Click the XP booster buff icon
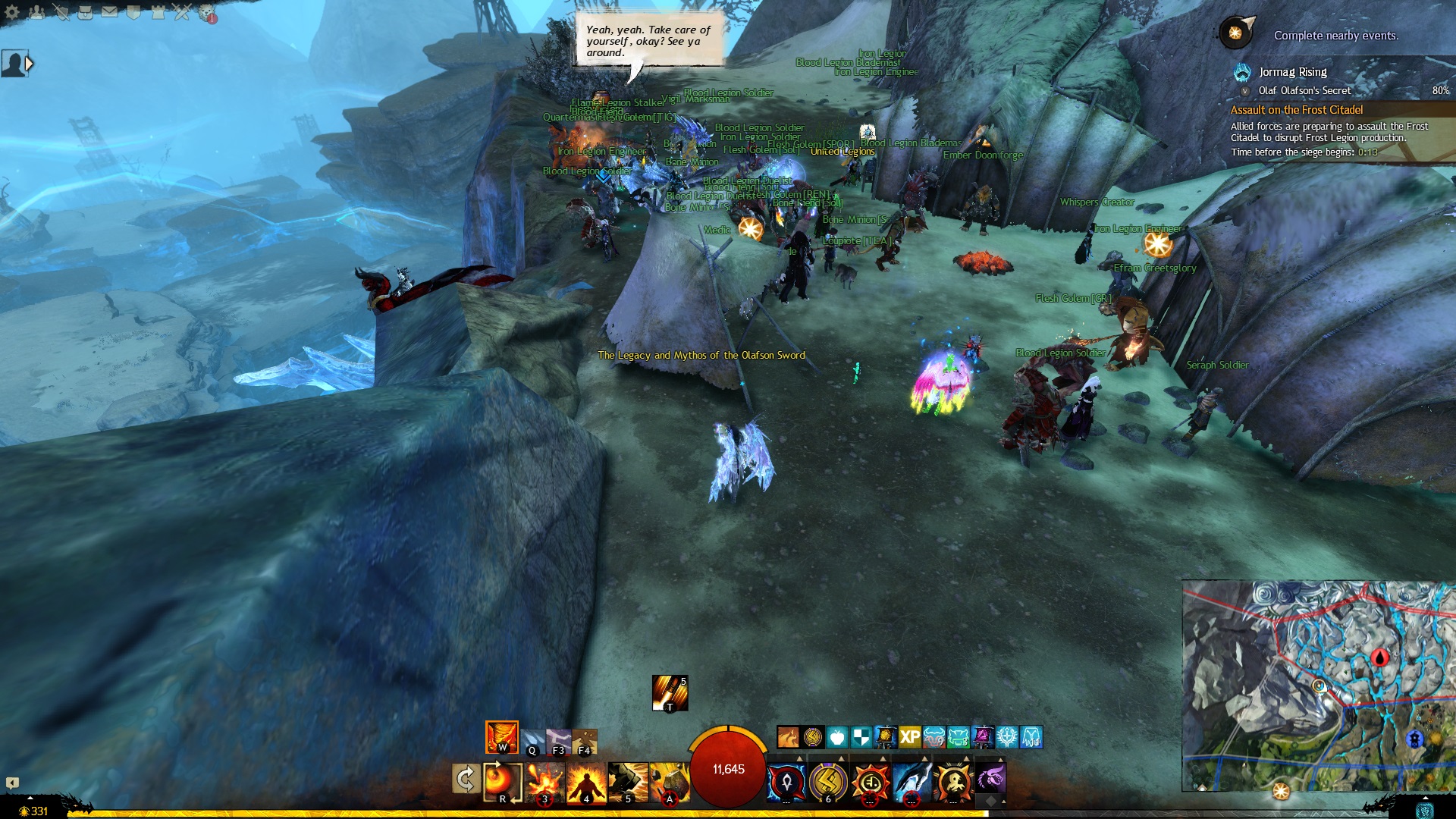1456x819 pixels. [x=909, y=736]
